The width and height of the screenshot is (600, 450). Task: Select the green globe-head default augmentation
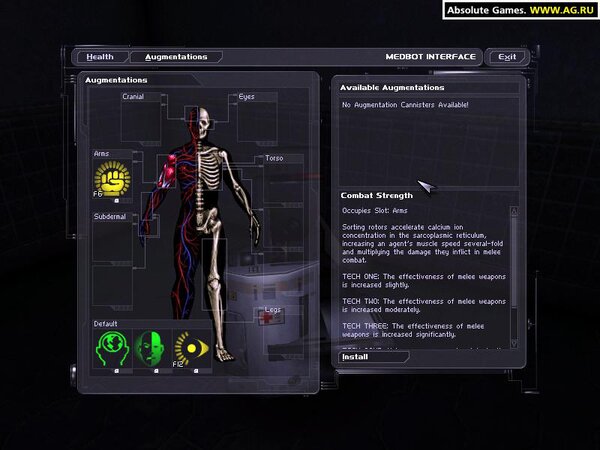click(x=112, y=349)
